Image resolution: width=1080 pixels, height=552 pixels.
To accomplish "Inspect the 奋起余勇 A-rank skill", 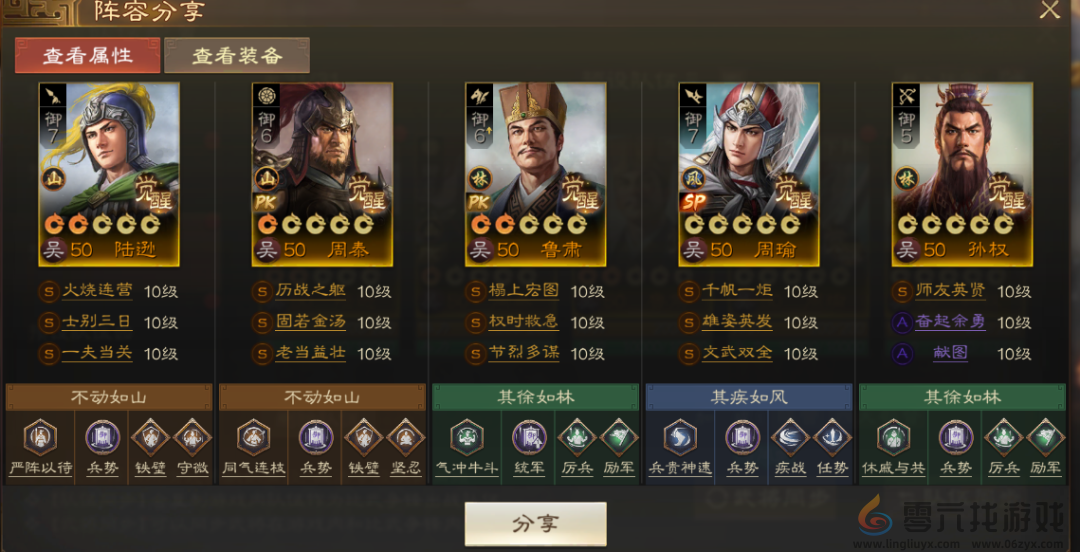I will coord(951,323).
